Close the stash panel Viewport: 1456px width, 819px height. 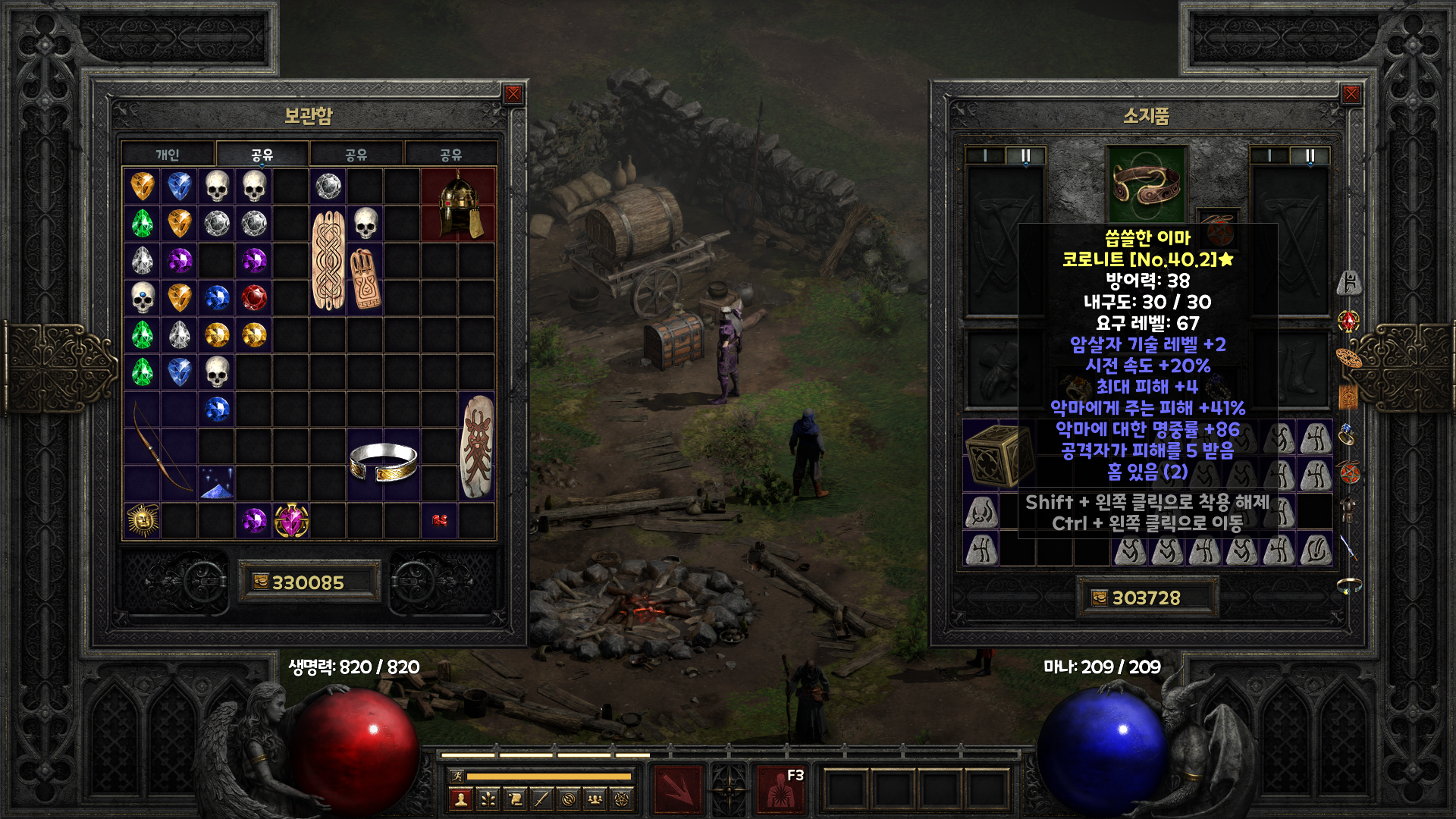pos(513,94)
